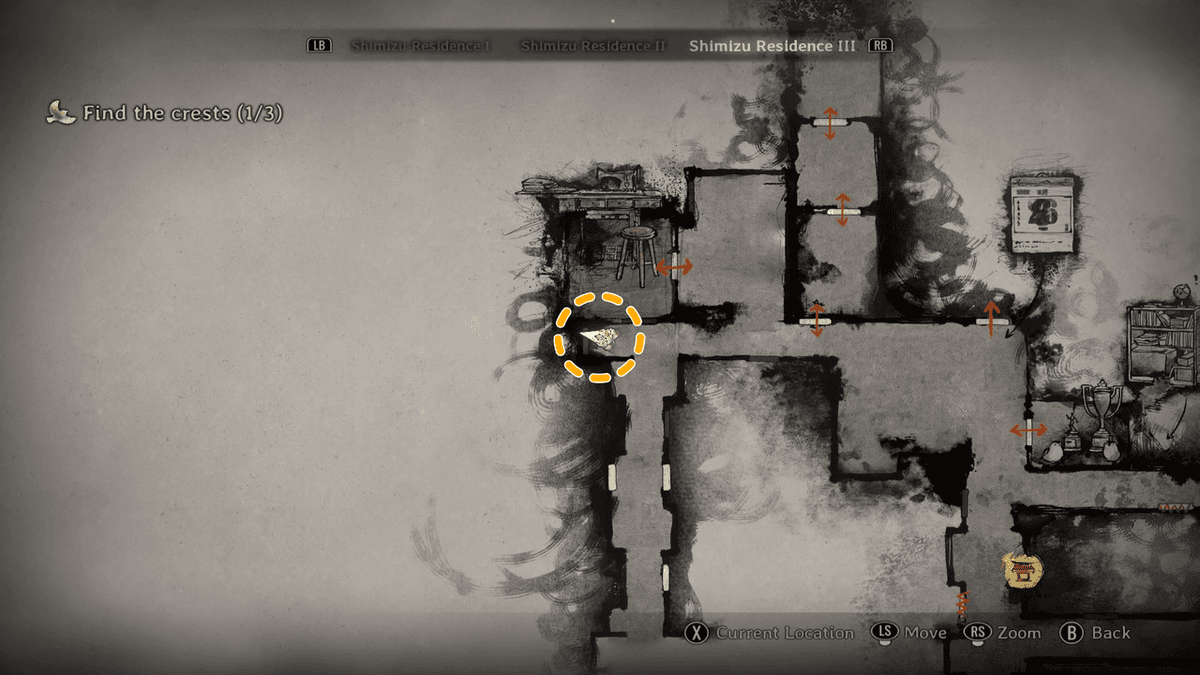Image resolution: width=1200 pixels, height=675 pixels.
Task: Select the yellow shrine marker on map
Action: [x=1022, y=571]
